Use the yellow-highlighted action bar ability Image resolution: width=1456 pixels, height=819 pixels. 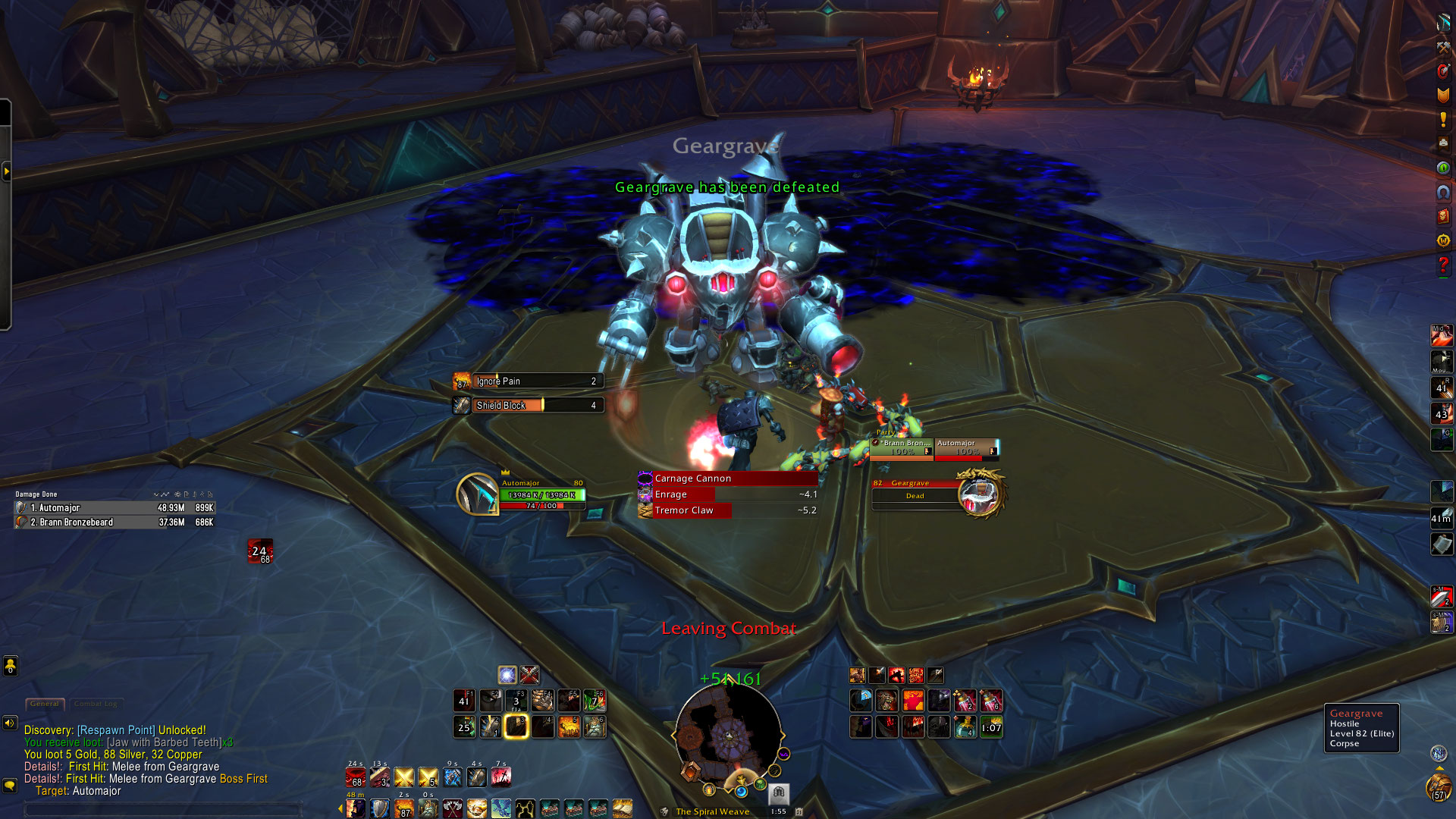point(516,726)
